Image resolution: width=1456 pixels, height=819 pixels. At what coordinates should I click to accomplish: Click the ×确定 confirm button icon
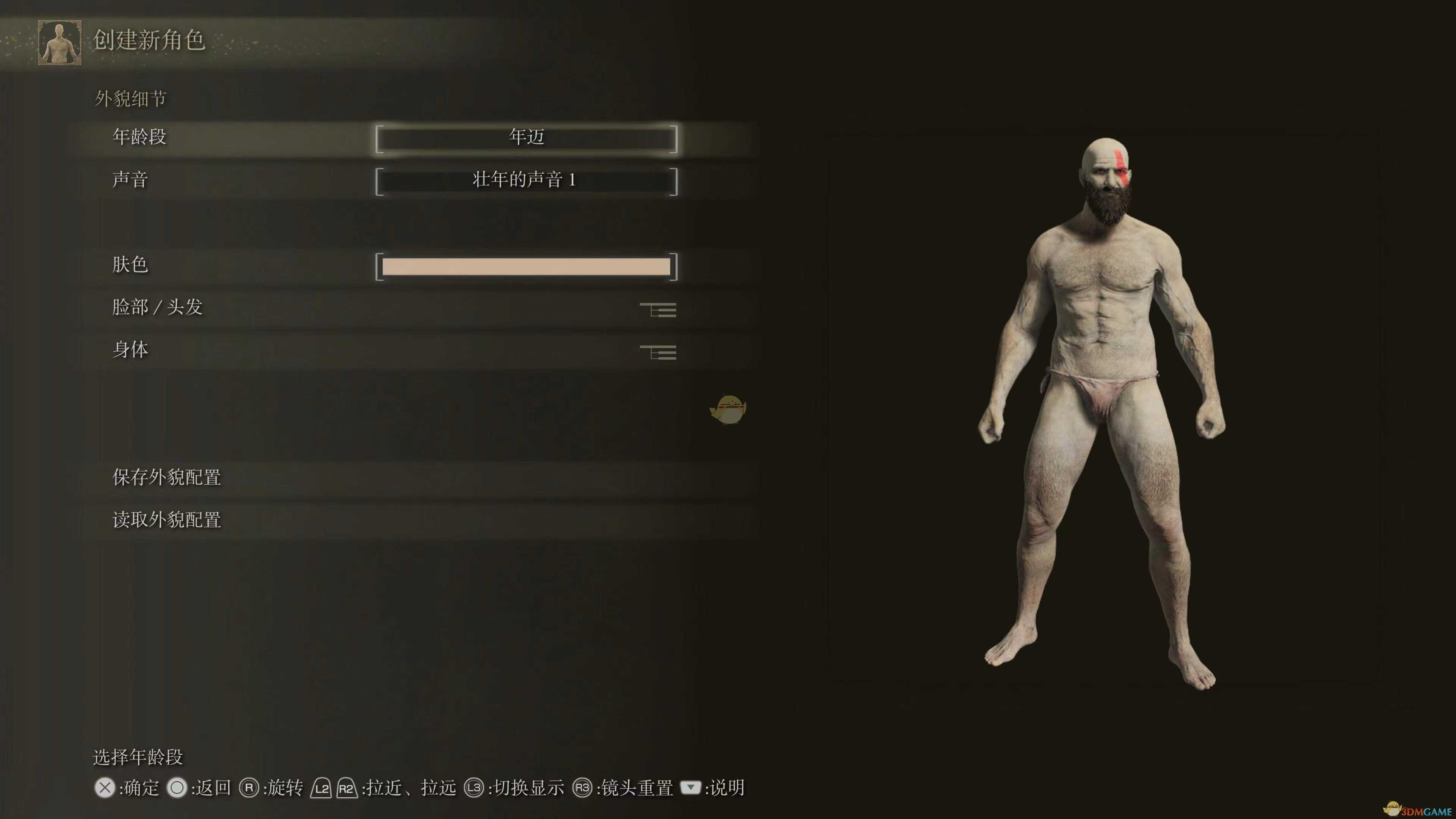pos(105,788)
